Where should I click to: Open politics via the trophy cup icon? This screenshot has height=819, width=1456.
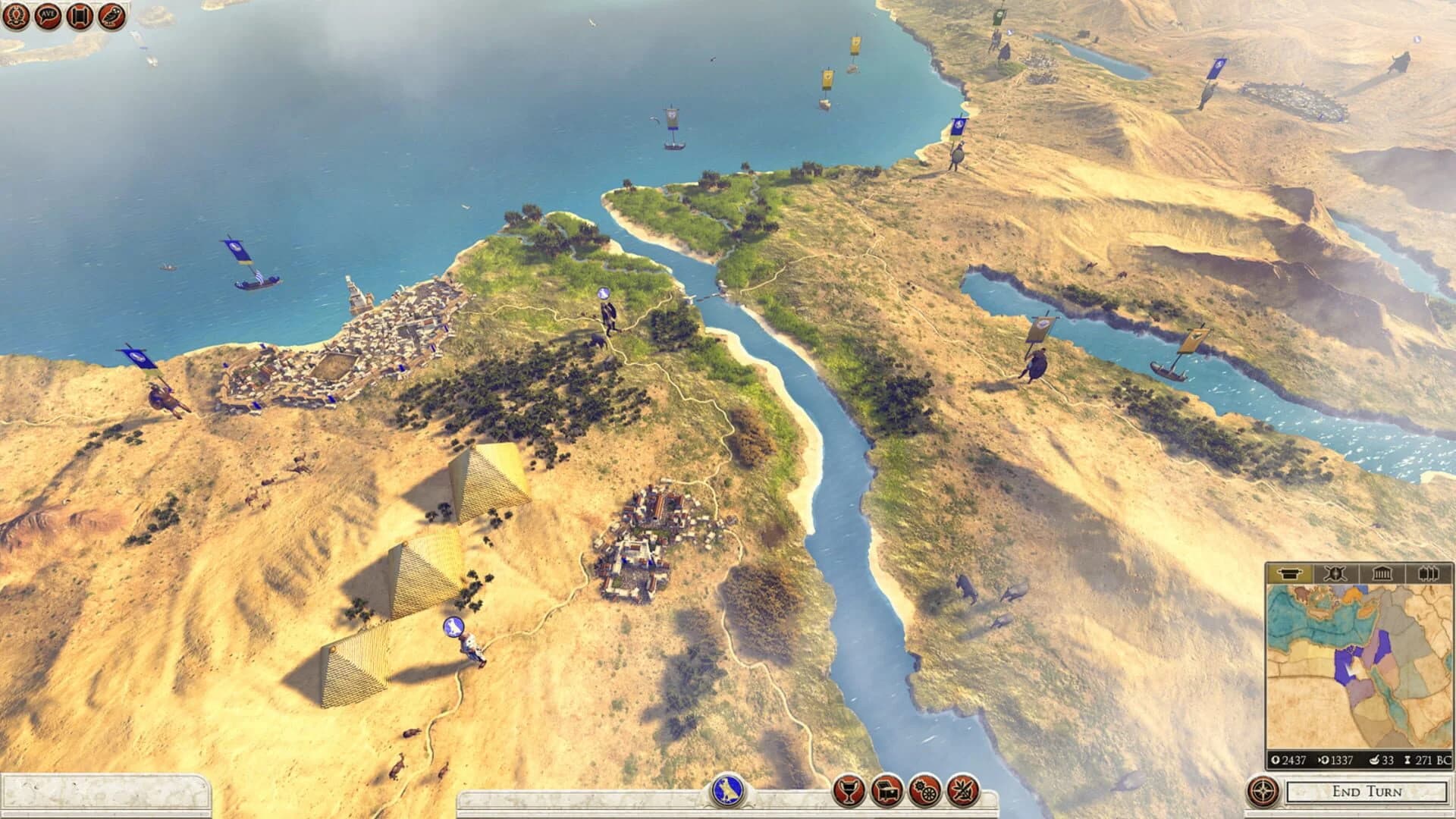tap(849, 789)
